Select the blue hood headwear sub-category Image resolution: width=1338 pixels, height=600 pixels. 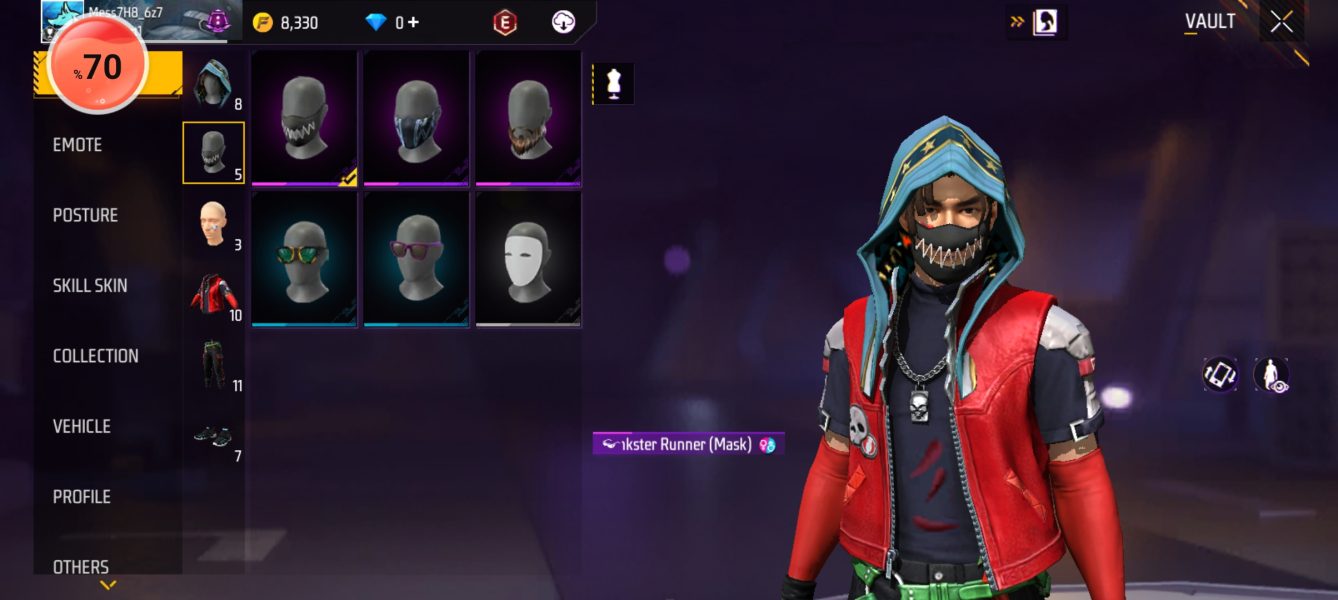coord(212,84)
